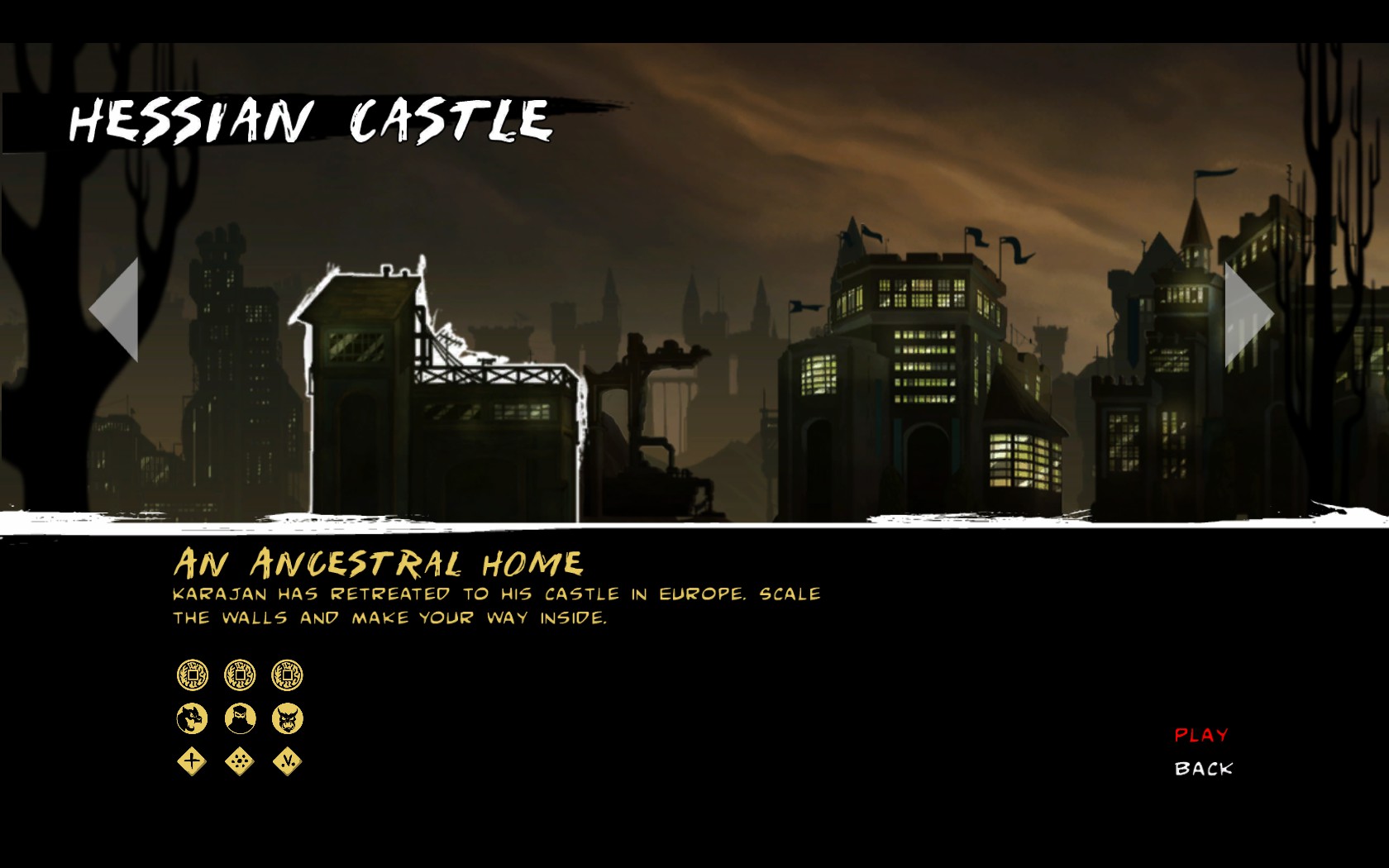Show the previous level with left arrow
The height and width of the screenshot is (868, 1389).
pos(116,310)
